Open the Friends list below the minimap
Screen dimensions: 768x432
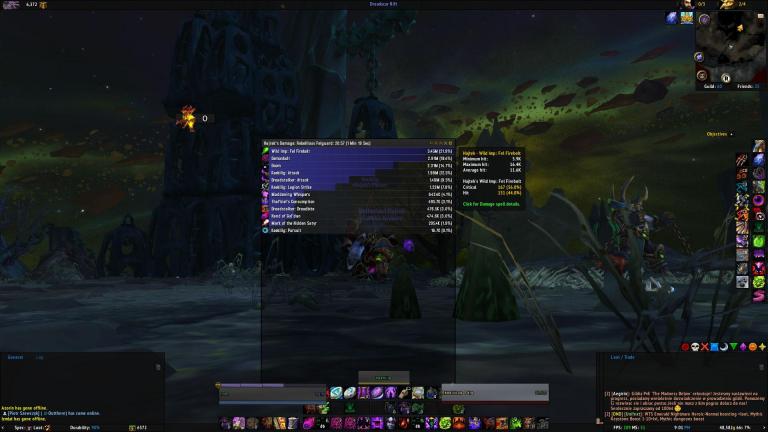747,87
